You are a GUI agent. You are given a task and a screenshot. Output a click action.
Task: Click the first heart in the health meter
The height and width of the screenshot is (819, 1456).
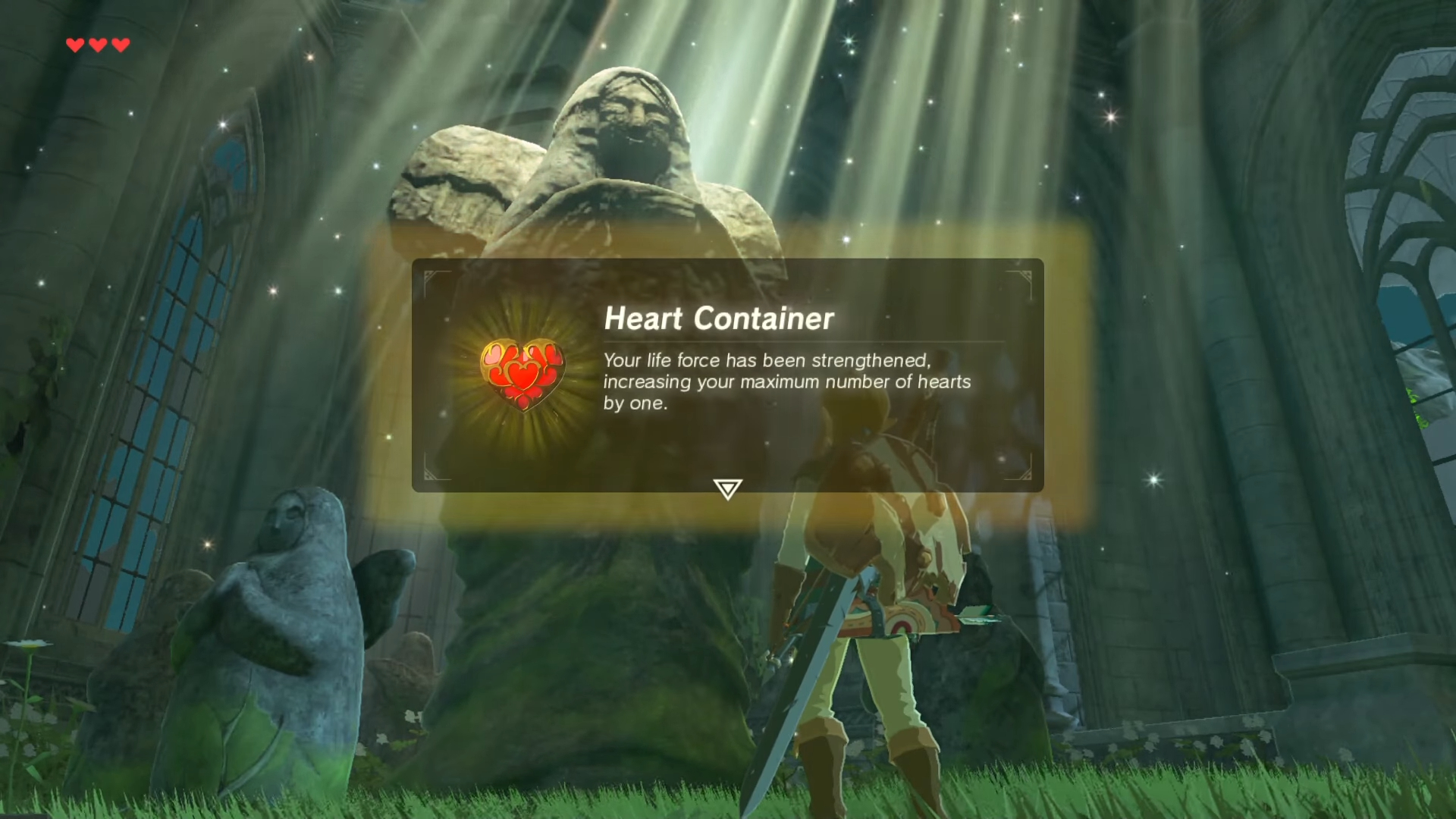point(74,45)
